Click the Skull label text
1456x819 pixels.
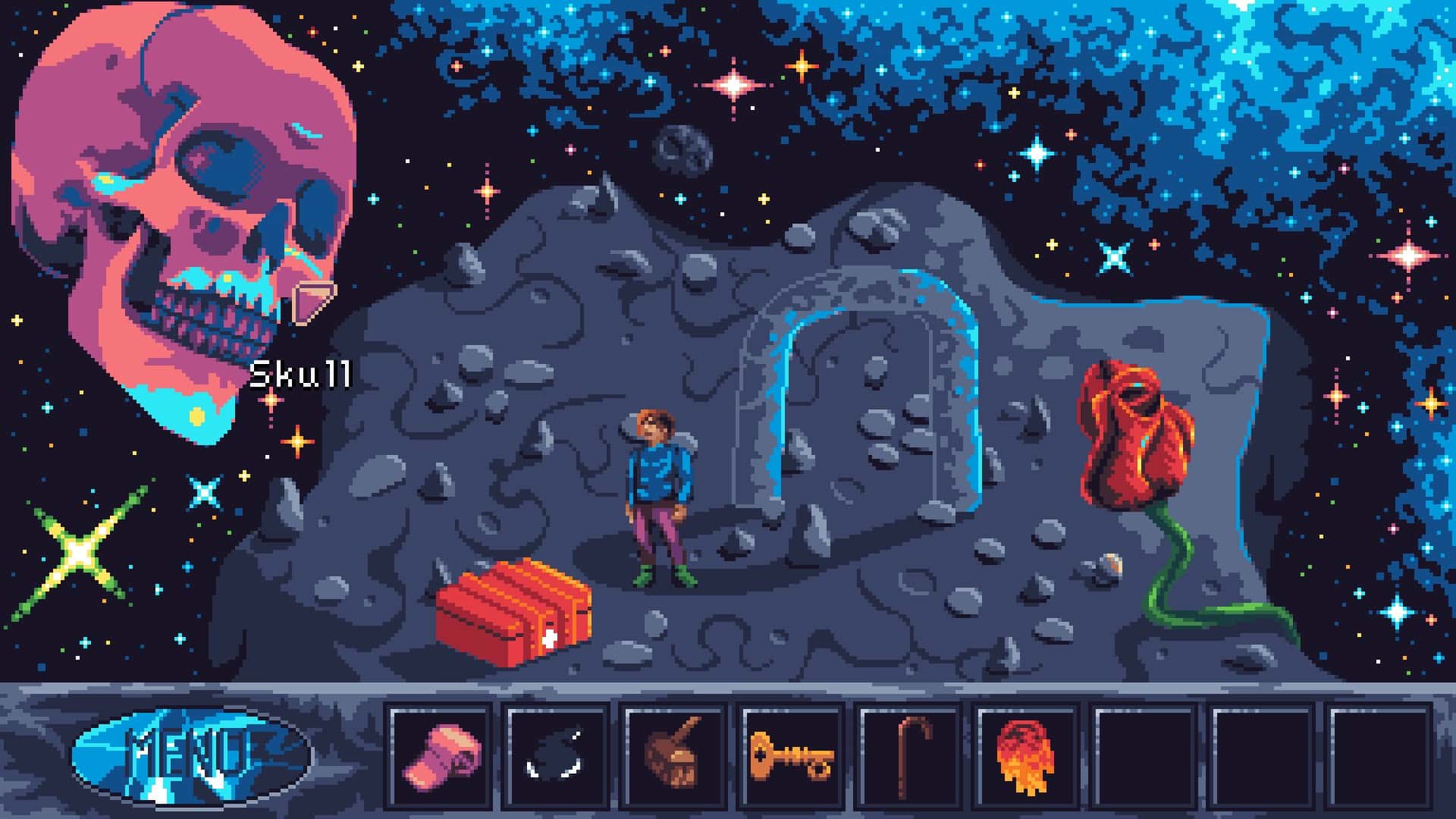(303, 372)
